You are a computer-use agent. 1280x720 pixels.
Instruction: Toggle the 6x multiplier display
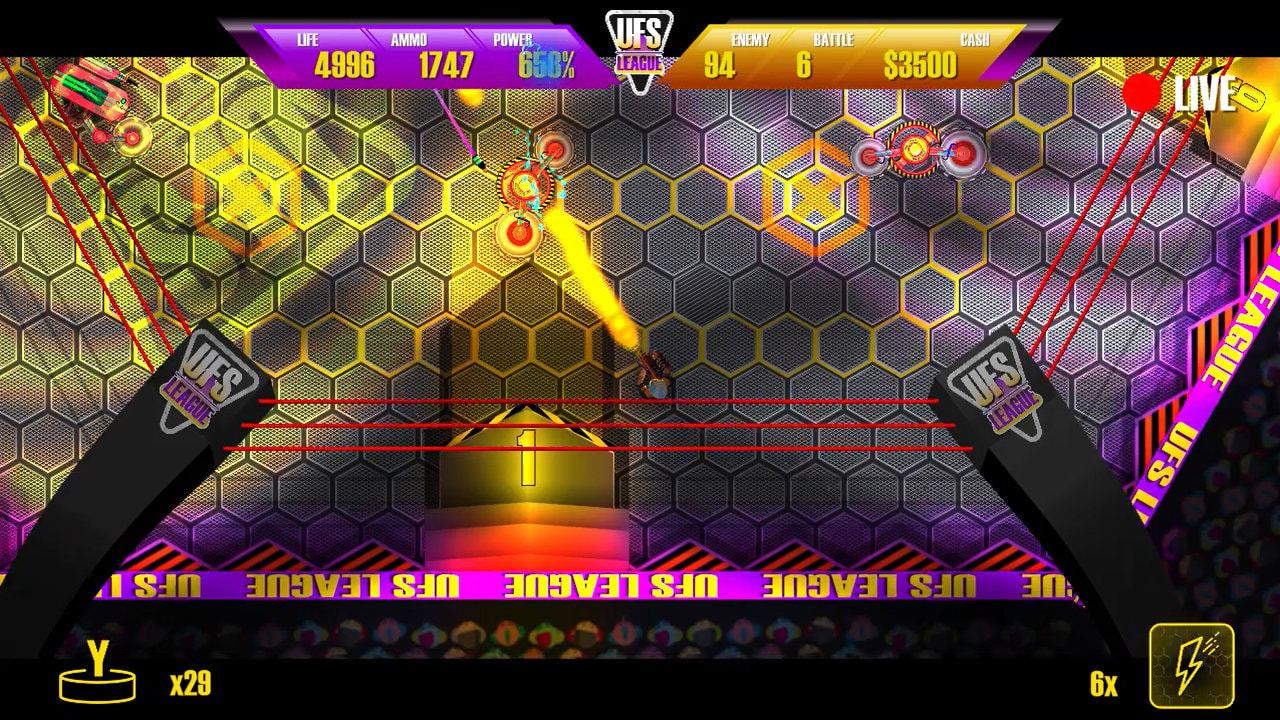[1104, 685]
